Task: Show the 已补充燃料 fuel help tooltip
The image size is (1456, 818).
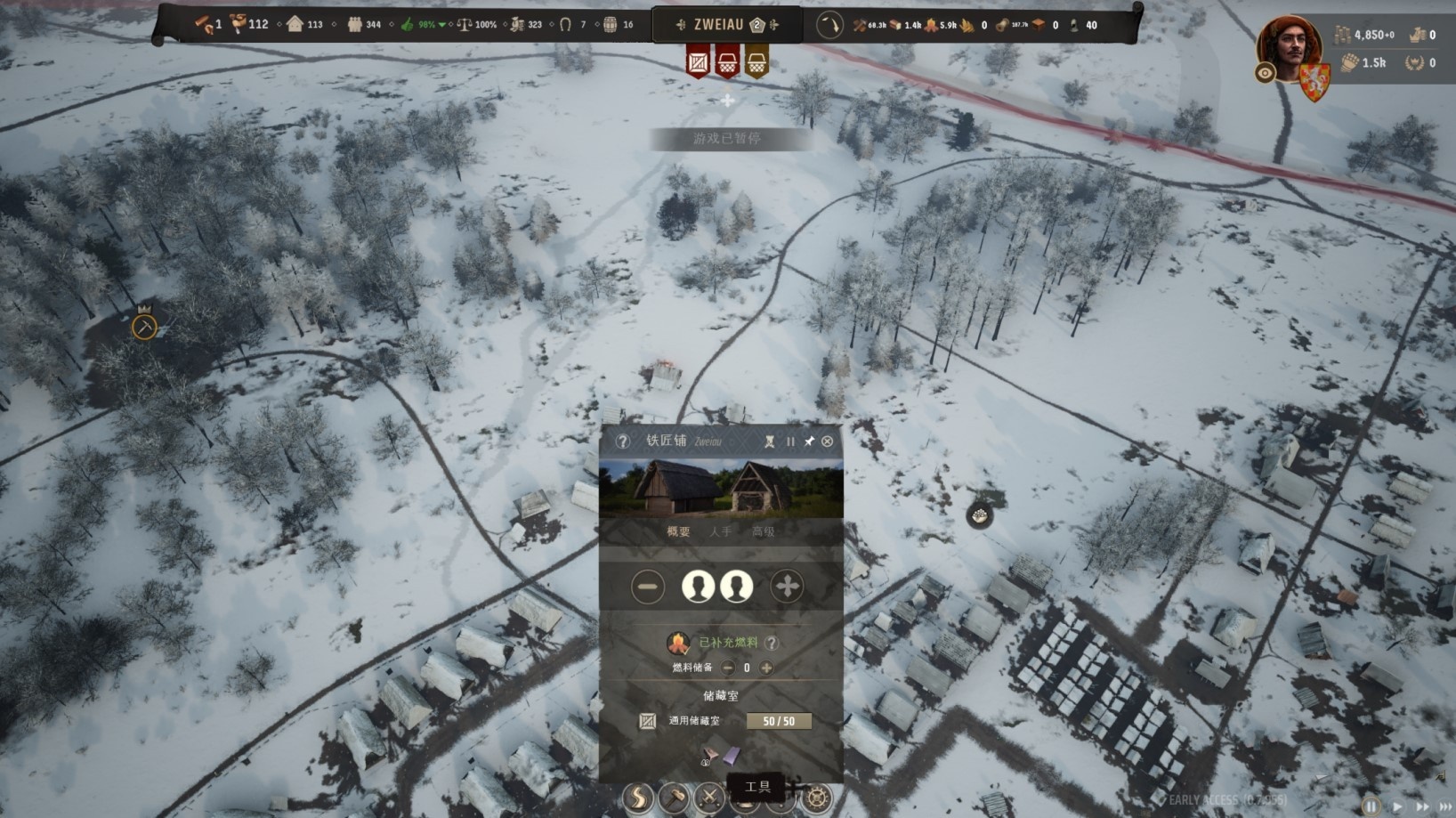Action: (x=772, y=643)
